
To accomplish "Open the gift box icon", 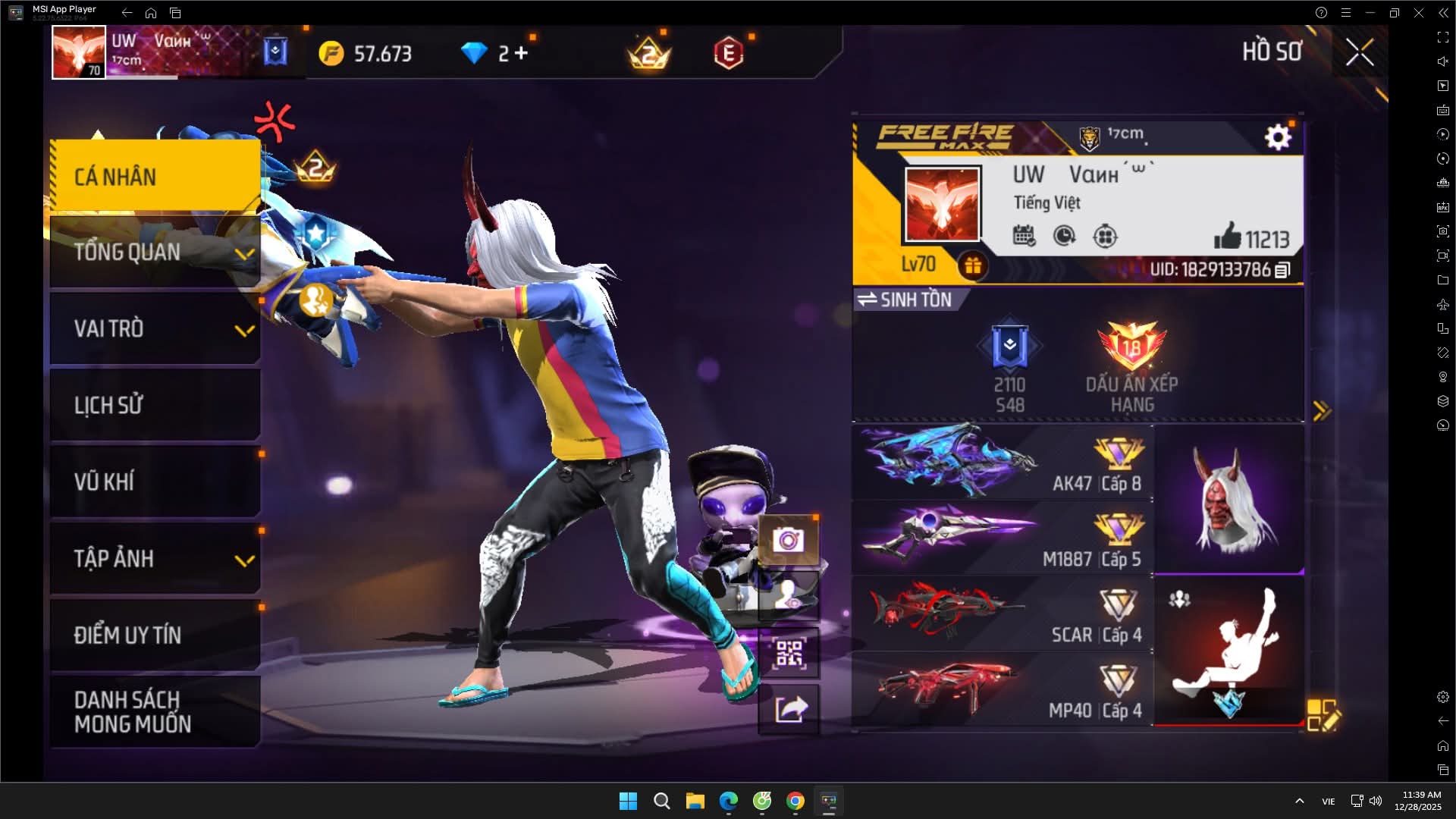I will tap(972, 265).
